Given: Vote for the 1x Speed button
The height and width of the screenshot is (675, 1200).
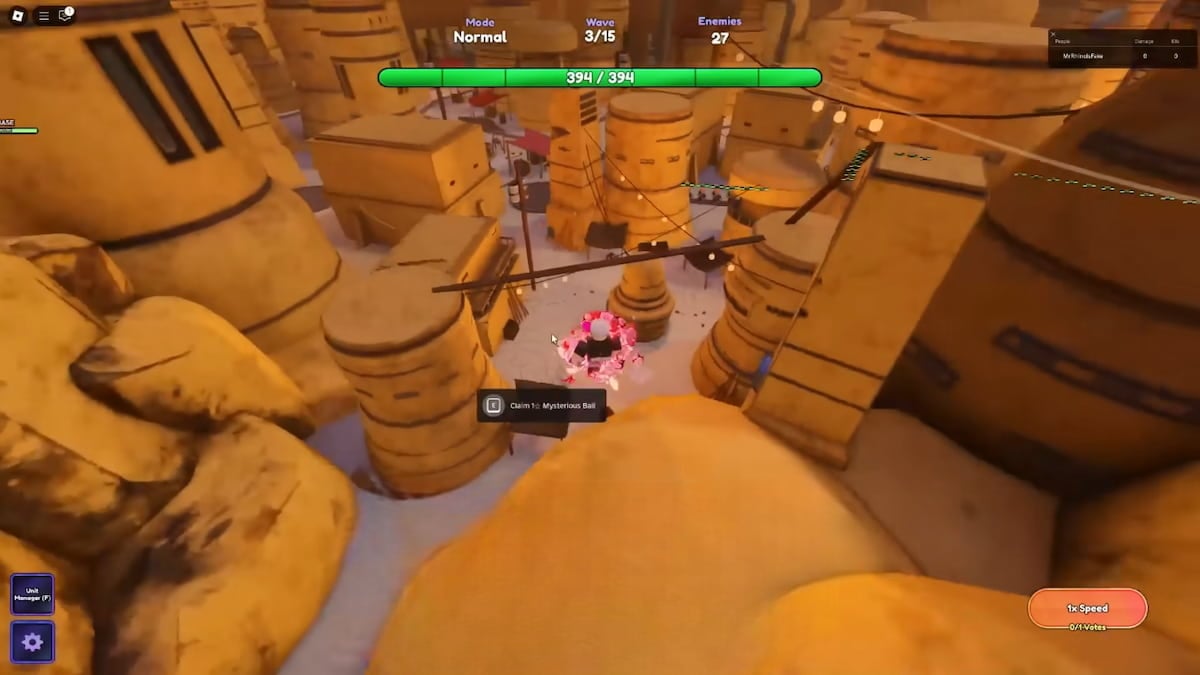Looking at the screenshot, I should coord(1087,608).
